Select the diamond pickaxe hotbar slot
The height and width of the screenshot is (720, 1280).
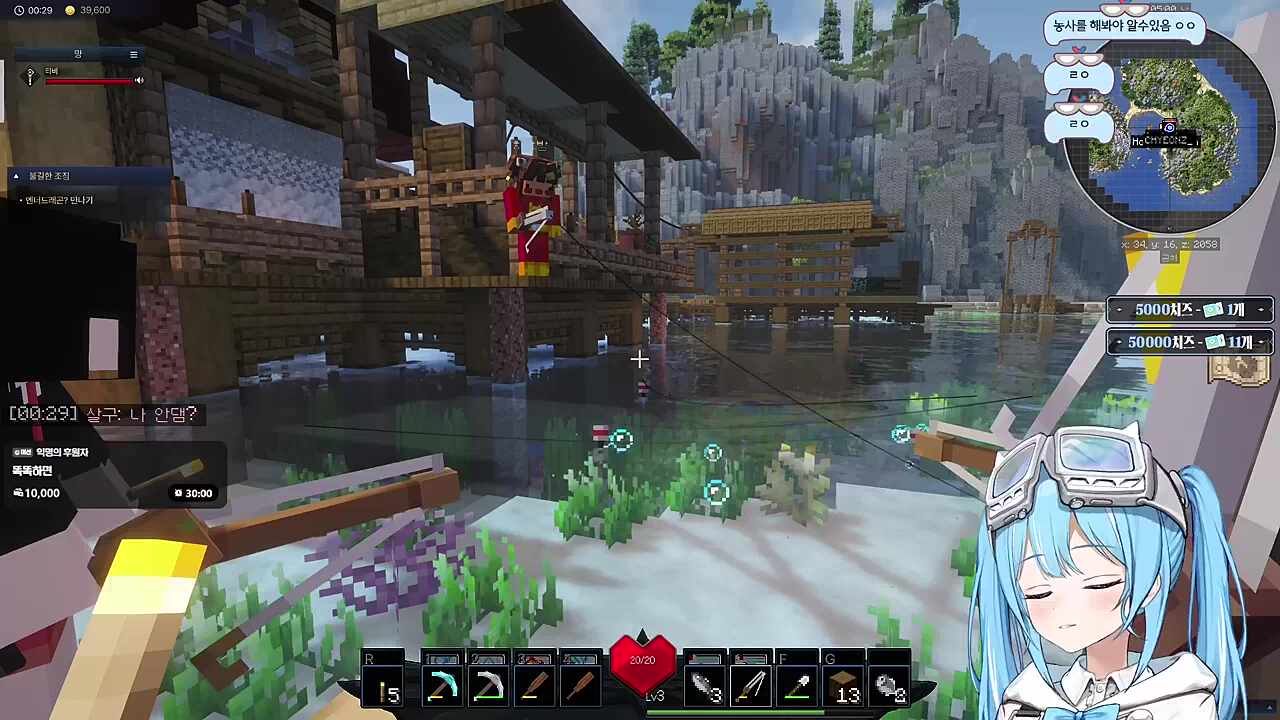click(x=441, y=686)
